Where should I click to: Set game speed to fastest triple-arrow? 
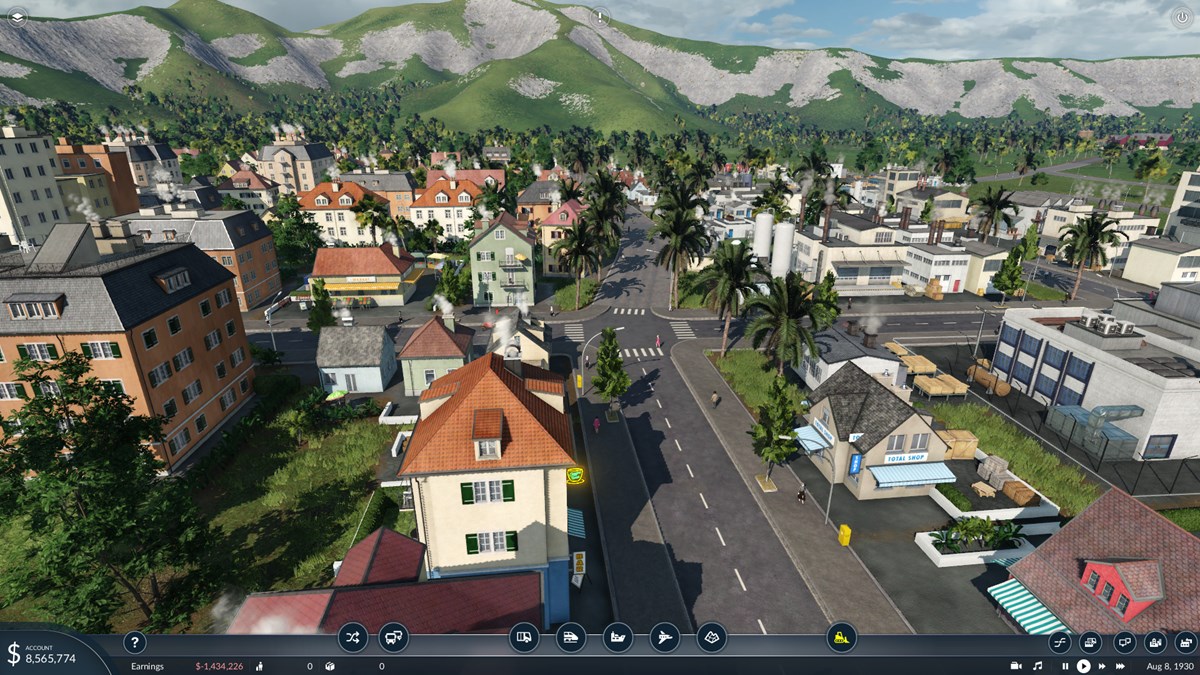[1122, 666]
